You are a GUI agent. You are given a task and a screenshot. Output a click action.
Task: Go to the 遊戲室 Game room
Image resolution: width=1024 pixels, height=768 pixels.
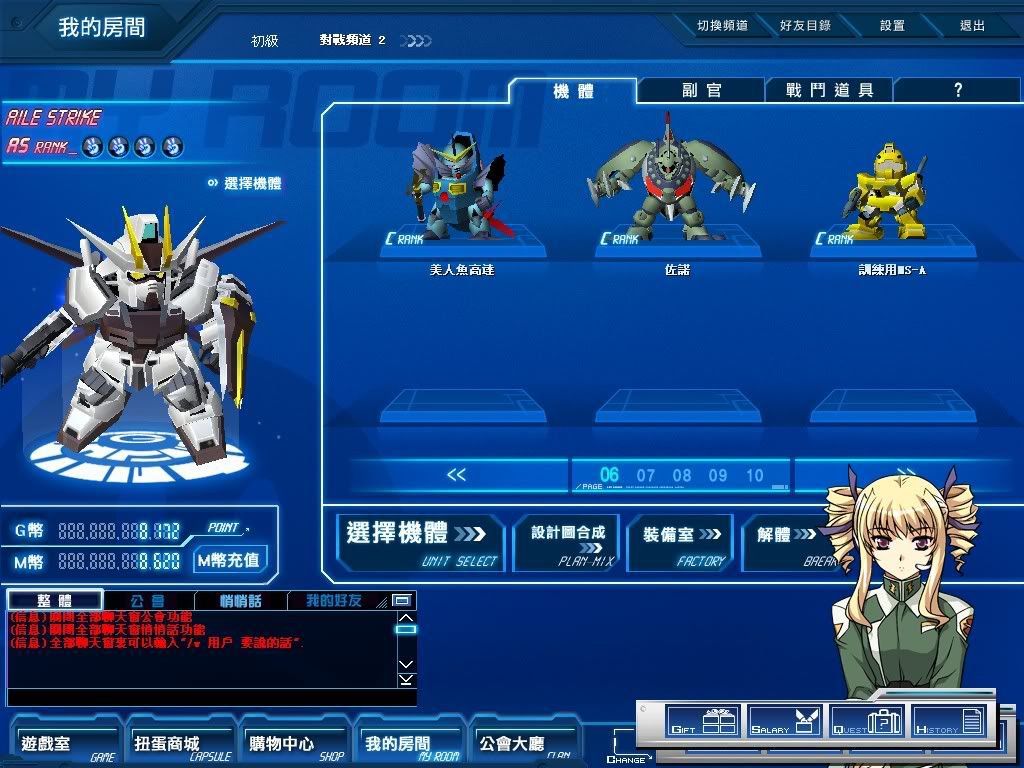click(66, 745)
